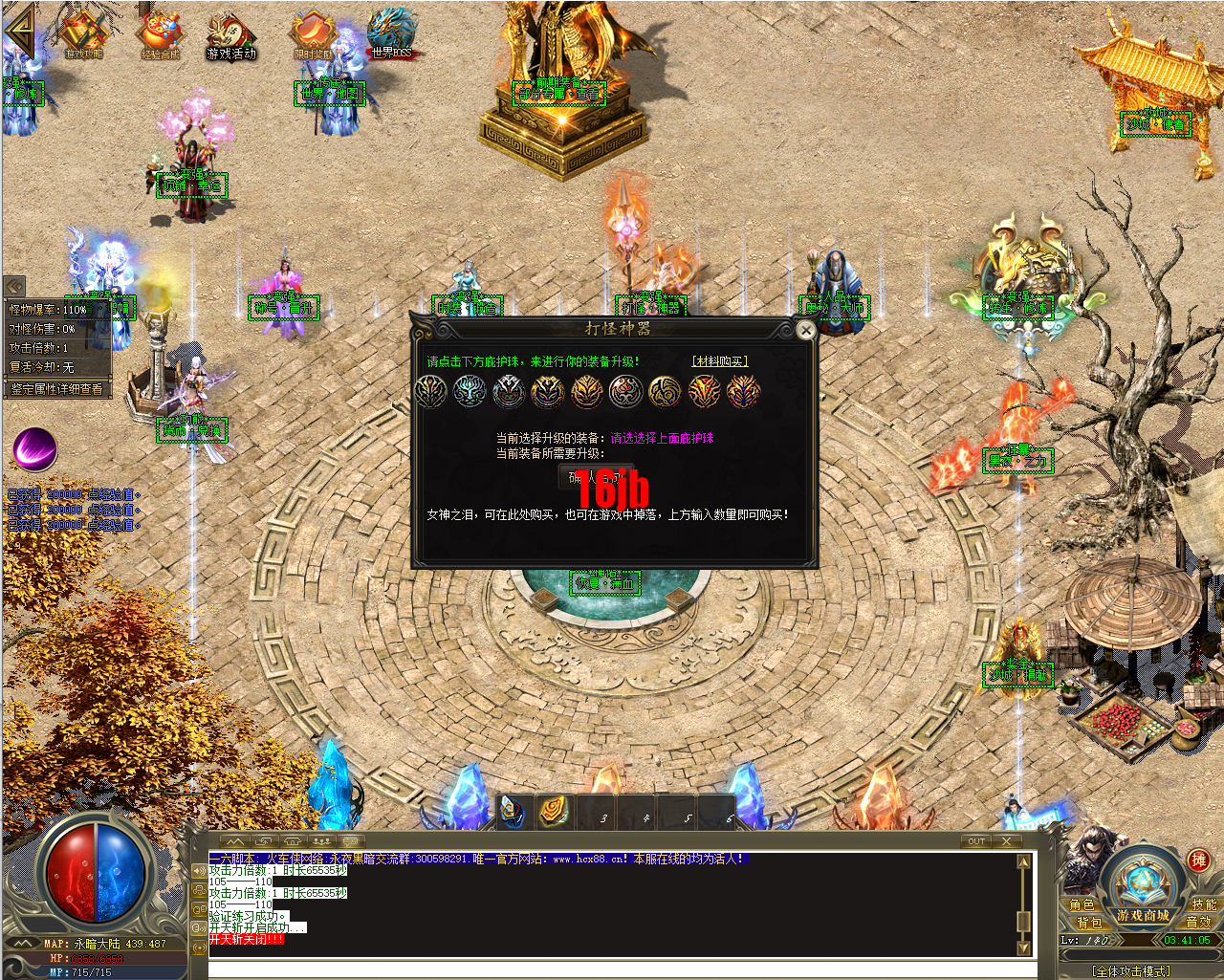Click the OUT button above the chat

[975, 841]
